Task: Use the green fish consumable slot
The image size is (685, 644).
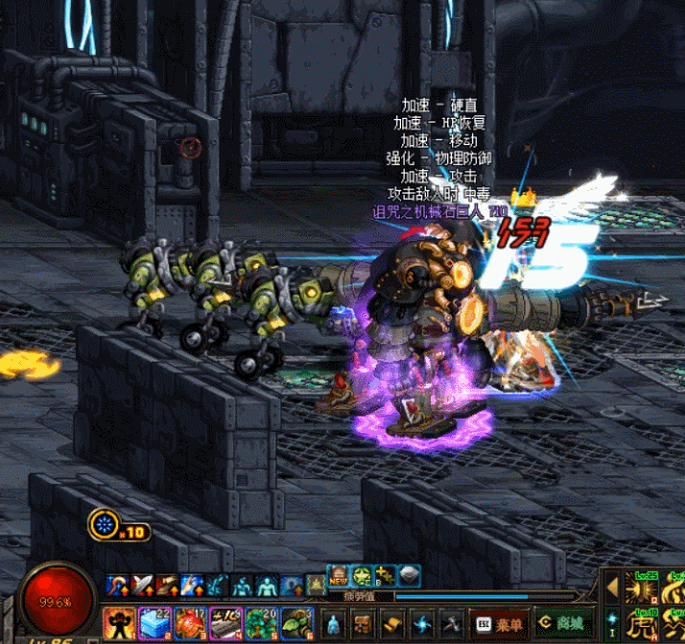Action: pyautogui.click(x=294, y=624)
